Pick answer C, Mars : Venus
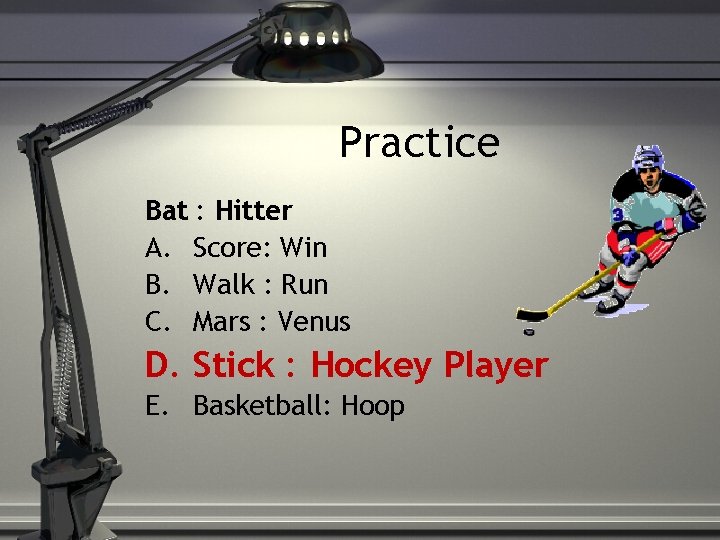Viewport: 720px width, 540px height. tap(271, 322)
